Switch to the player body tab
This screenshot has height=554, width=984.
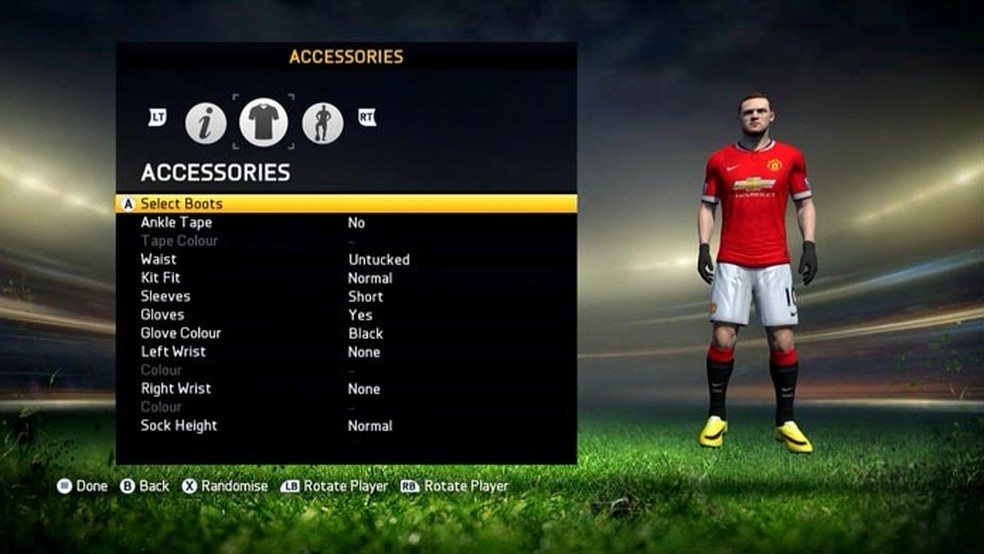[x=323, y=123]
